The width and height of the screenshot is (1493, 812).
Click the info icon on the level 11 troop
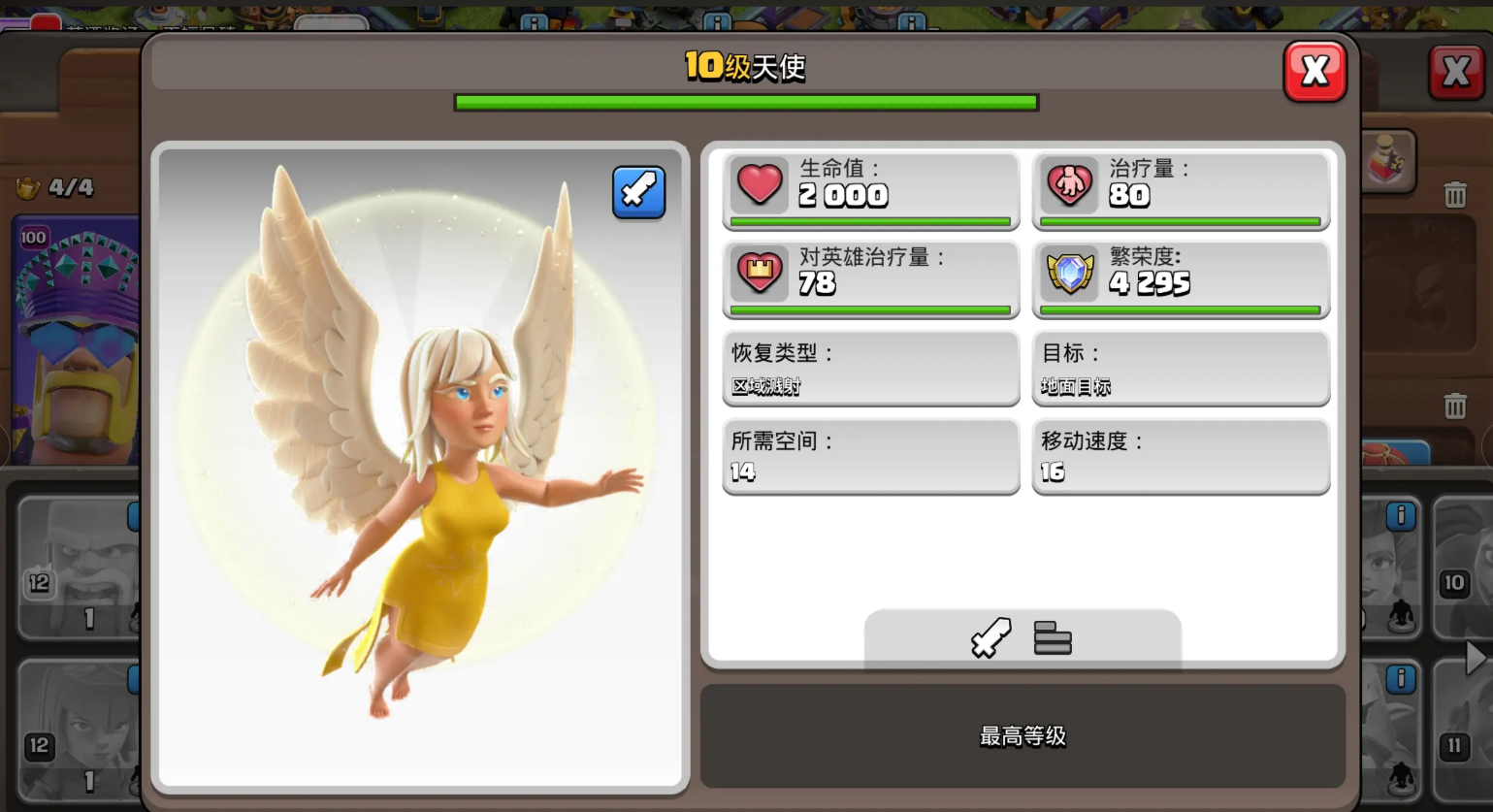1400,680
